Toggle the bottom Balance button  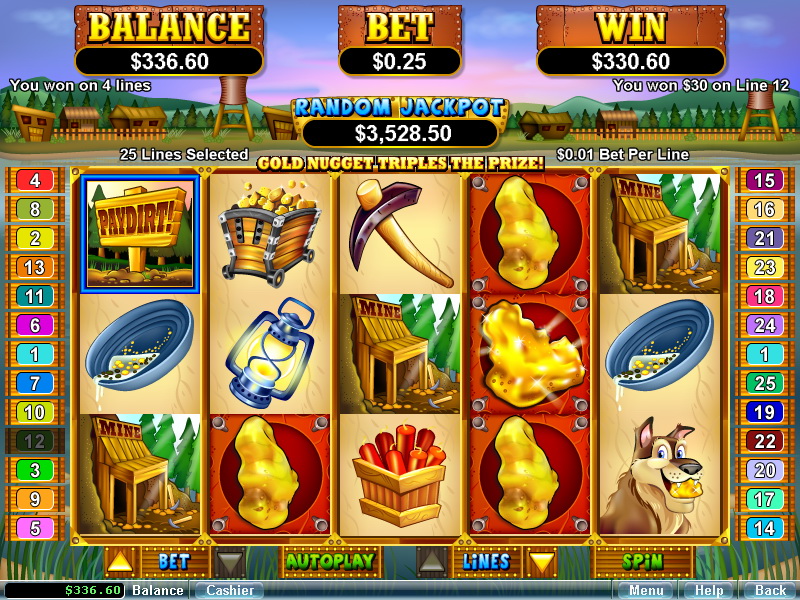pos(157,590)
